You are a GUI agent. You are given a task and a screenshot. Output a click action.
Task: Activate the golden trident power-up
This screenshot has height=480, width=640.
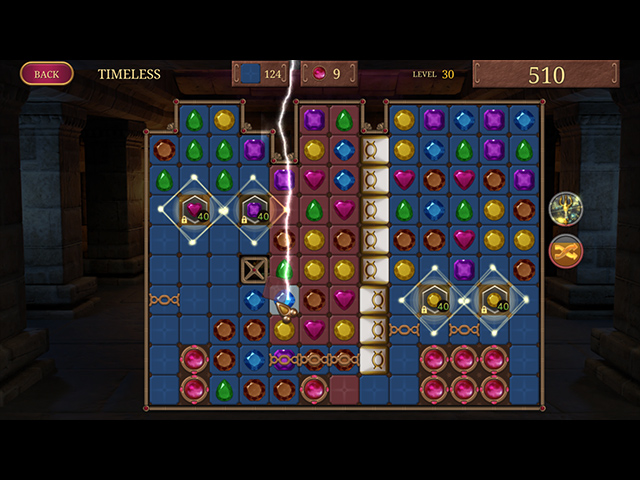click(566, 208)
